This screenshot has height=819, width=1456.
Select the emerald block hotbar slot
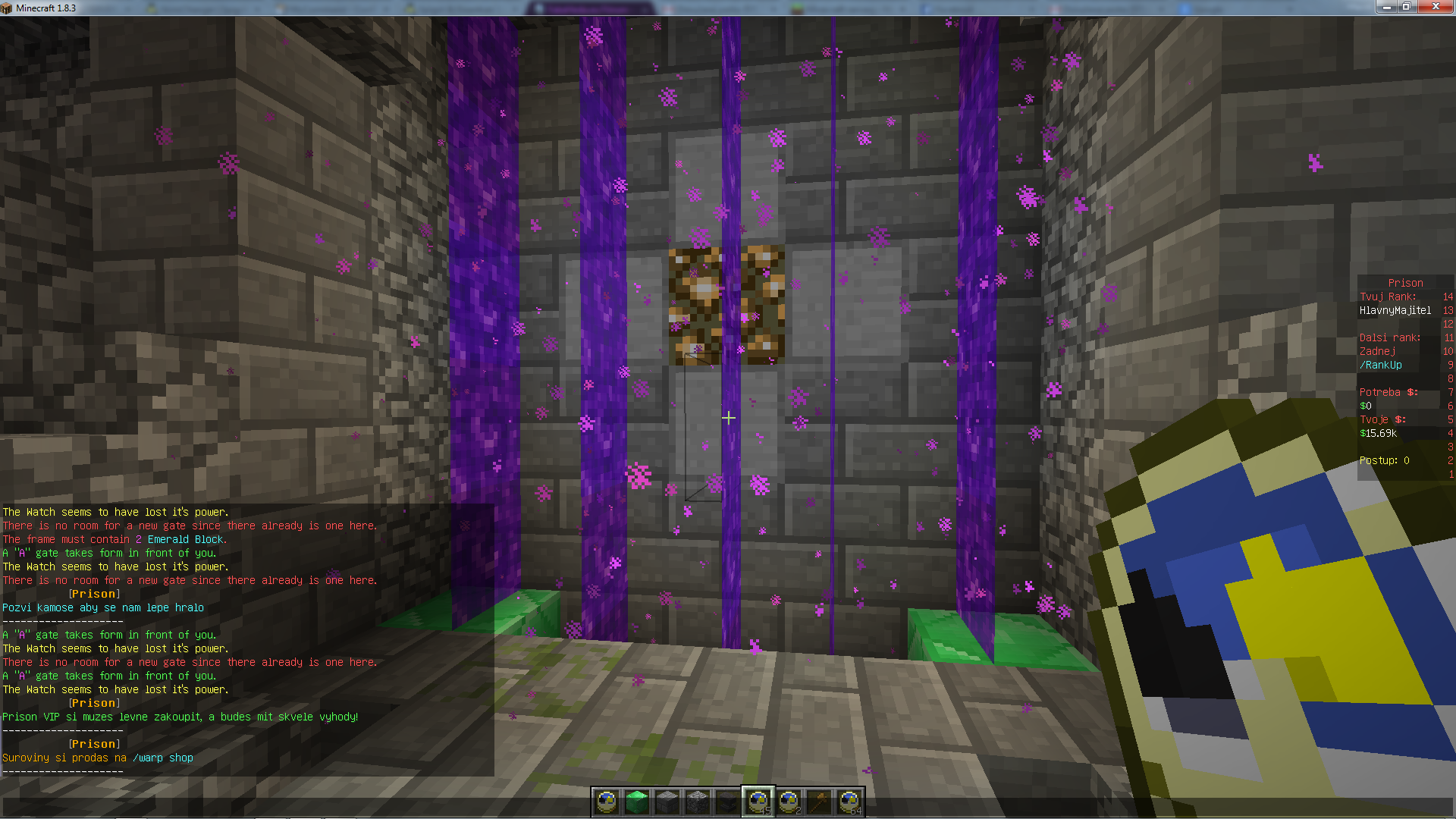637,802
